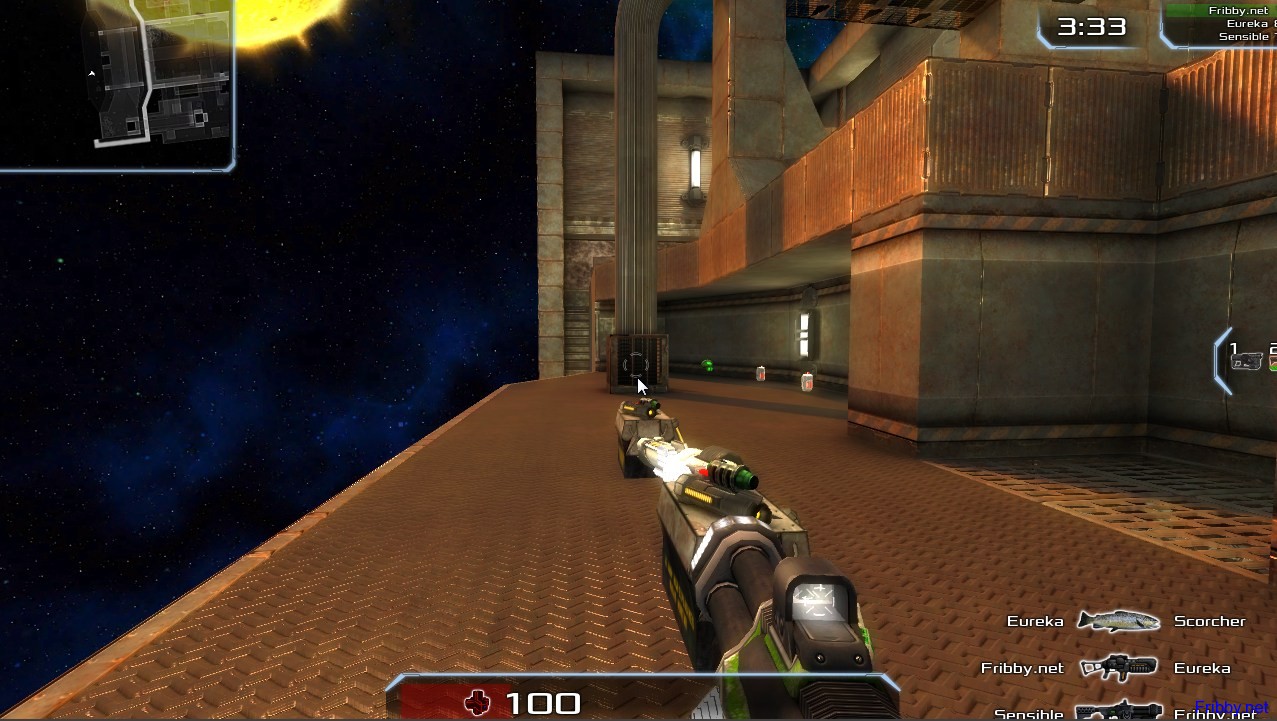This screenshot has width=1277, height=721.
Task: Click the fish icon in kill feed
Action: (1118, 621)
